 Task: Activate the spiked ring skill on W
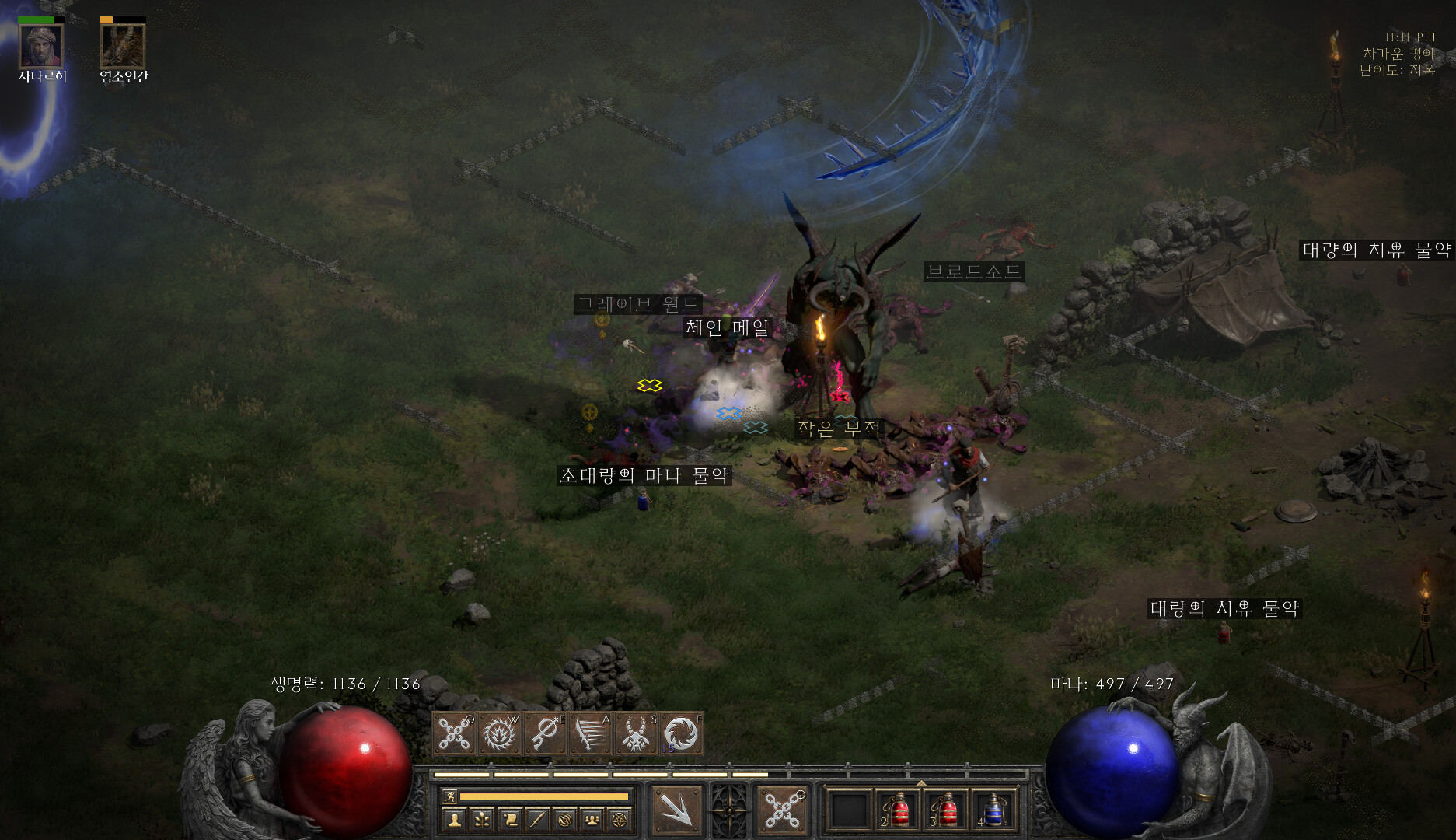click(x=500, y=733)
